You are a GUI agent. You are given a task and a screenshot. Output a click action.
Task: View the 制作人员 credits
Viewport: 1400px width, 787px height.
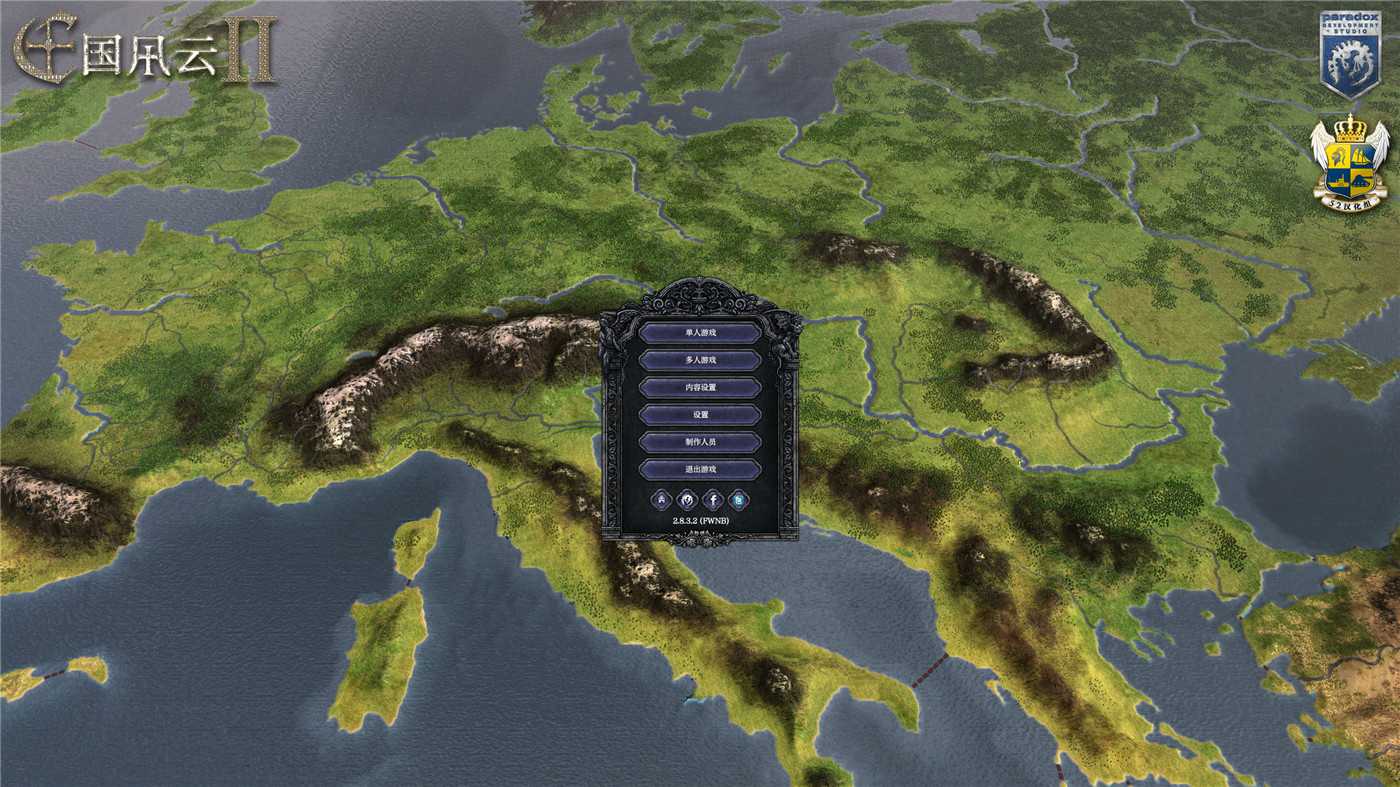[702, 442]
